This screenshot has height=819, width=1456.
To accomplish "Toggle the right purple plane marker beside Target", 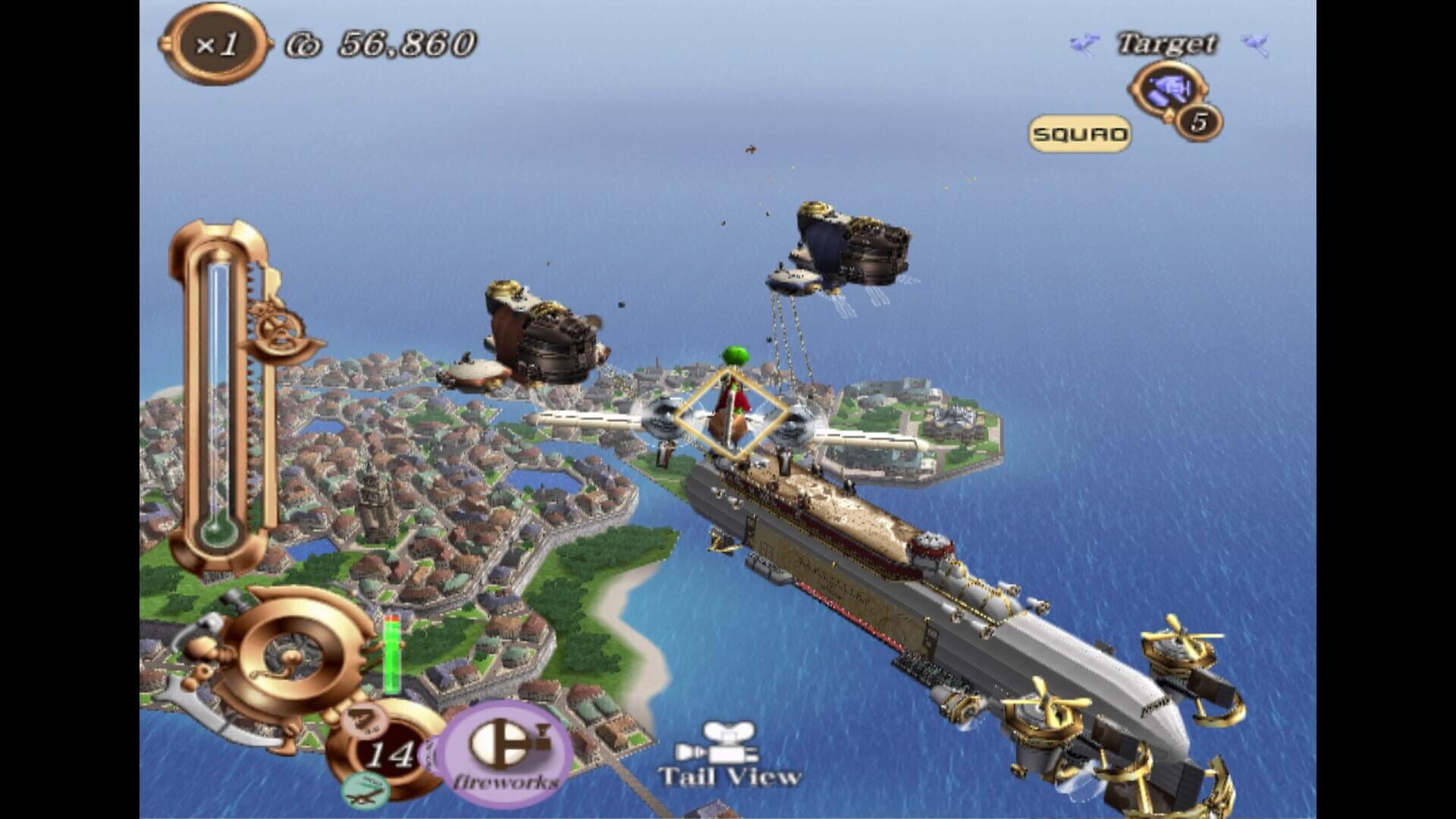I will click(1255, 44).
